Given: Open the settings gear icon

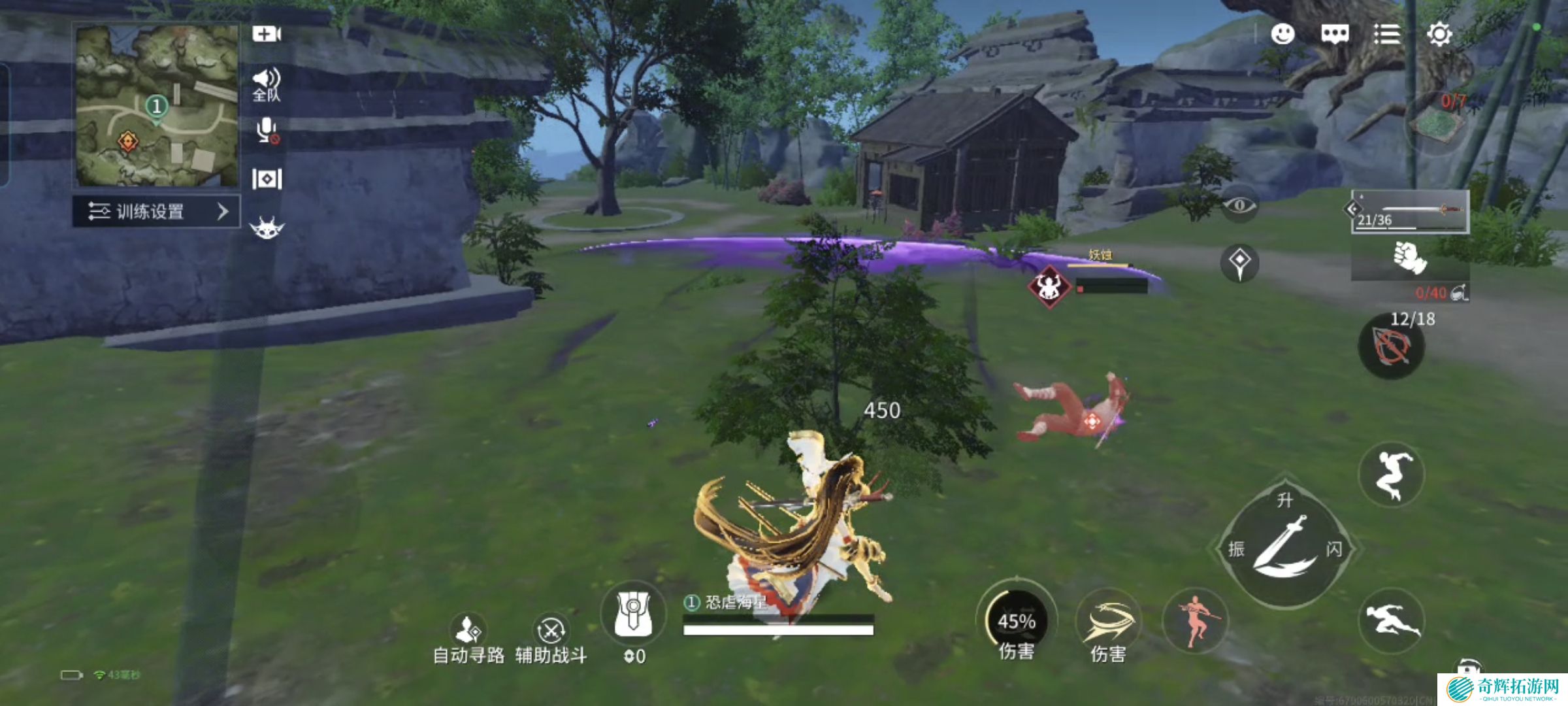Looking at the screenshot, I should click(x=1439, y=34).
